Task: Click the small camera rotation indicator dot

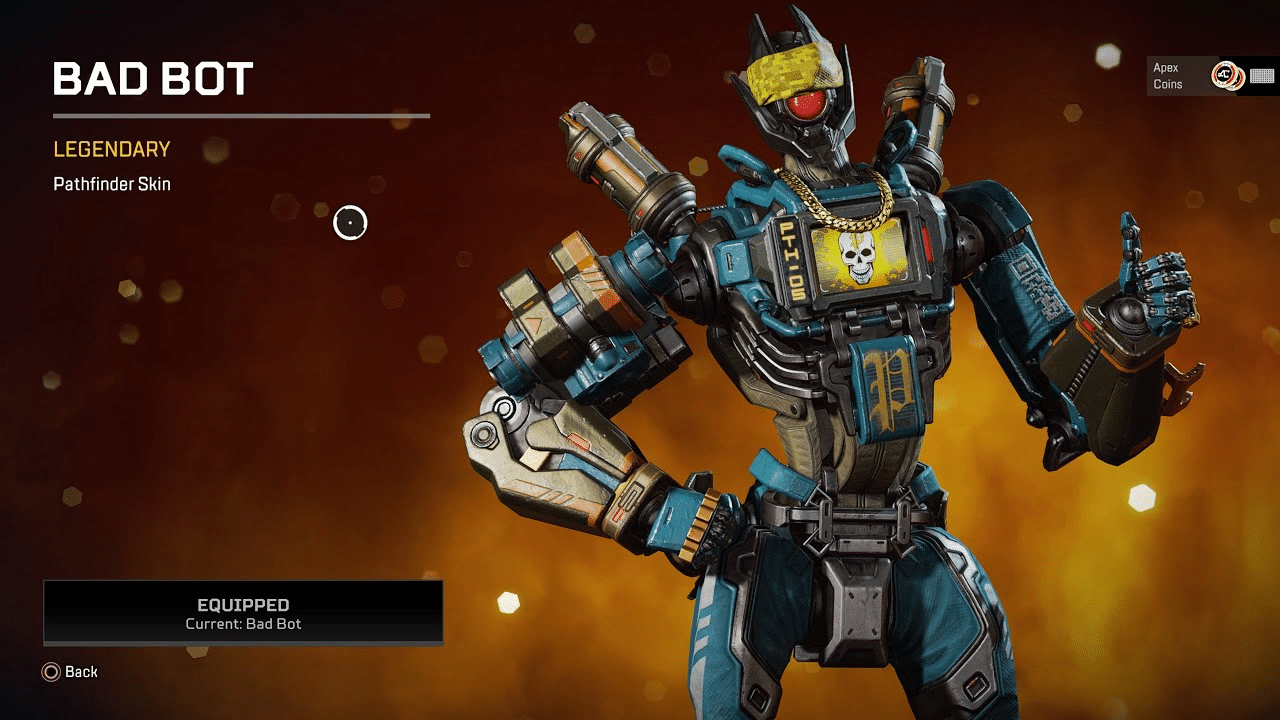Action: (351, 222)
